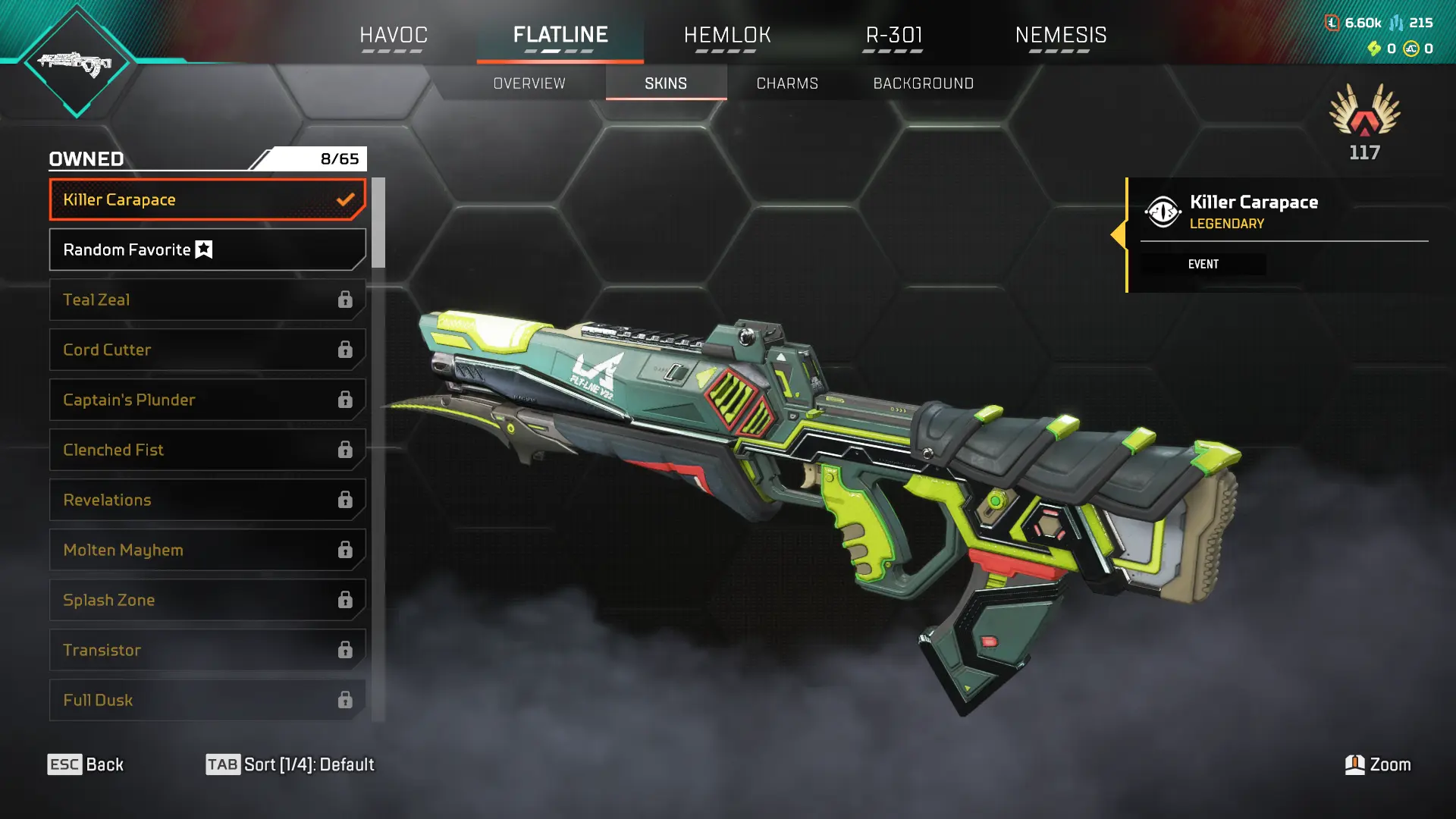This screenshot has height=819, width=1456.
Task: Open the R-301 weapon tab
Action: pos(894,35)
